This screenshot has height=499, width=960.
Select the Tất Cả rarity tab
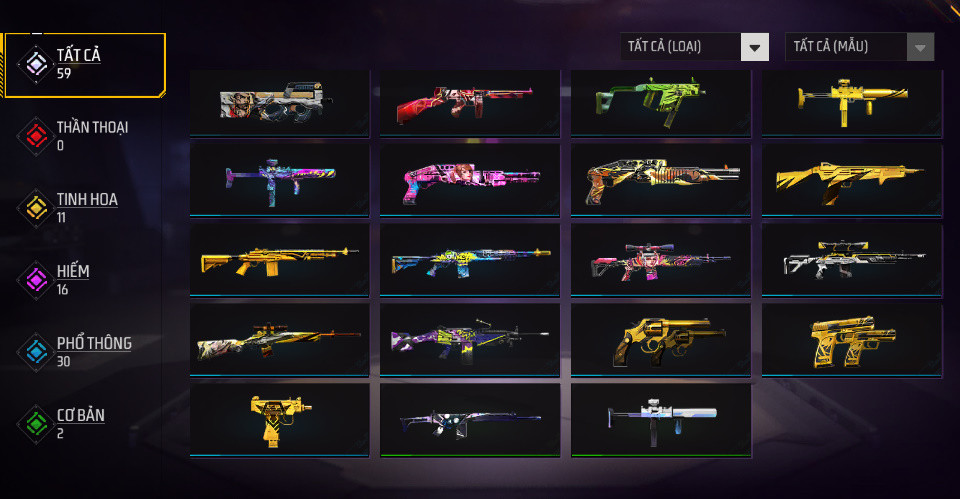pyautogui.click(x=84, y=64)
